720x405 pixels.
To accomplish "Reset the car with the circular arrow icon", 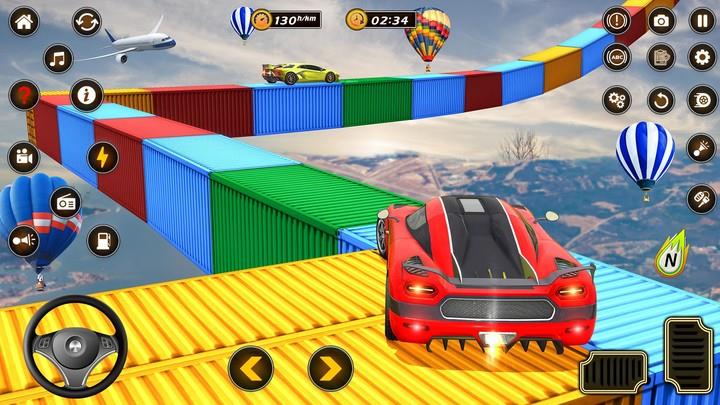I will coord(660,100).
